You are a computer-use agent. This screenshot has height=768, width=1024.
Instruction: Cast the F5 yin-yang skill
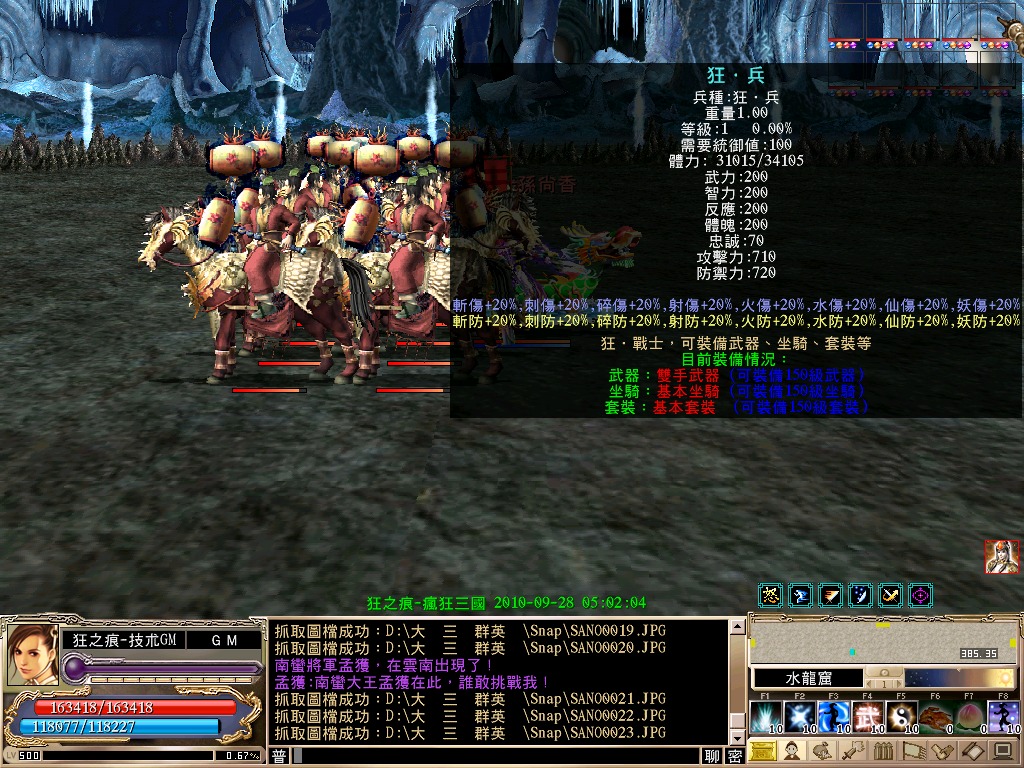(x=902, y=716)
